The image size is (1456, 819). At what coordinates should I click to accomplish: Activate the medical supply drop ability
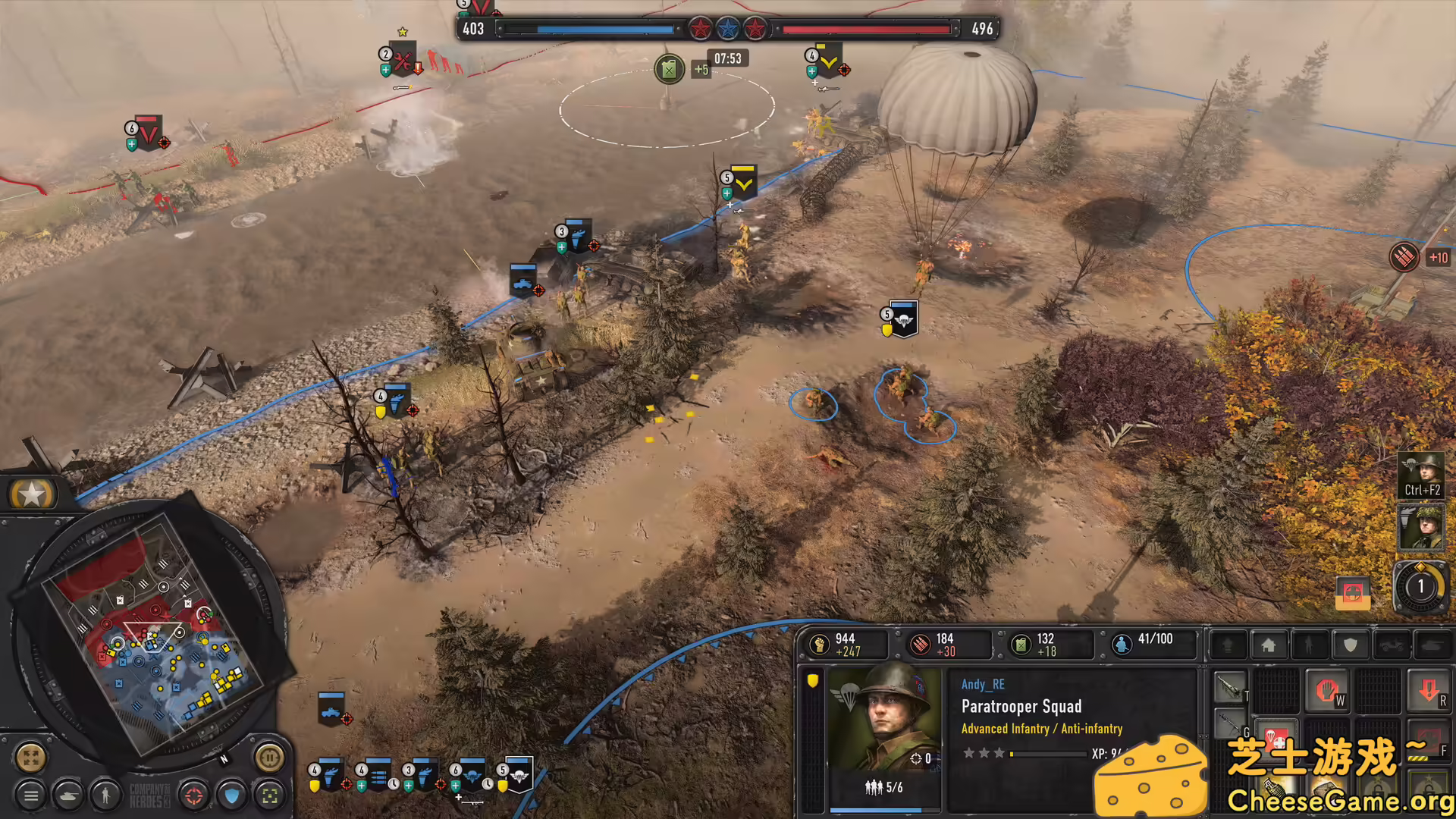1276,742
